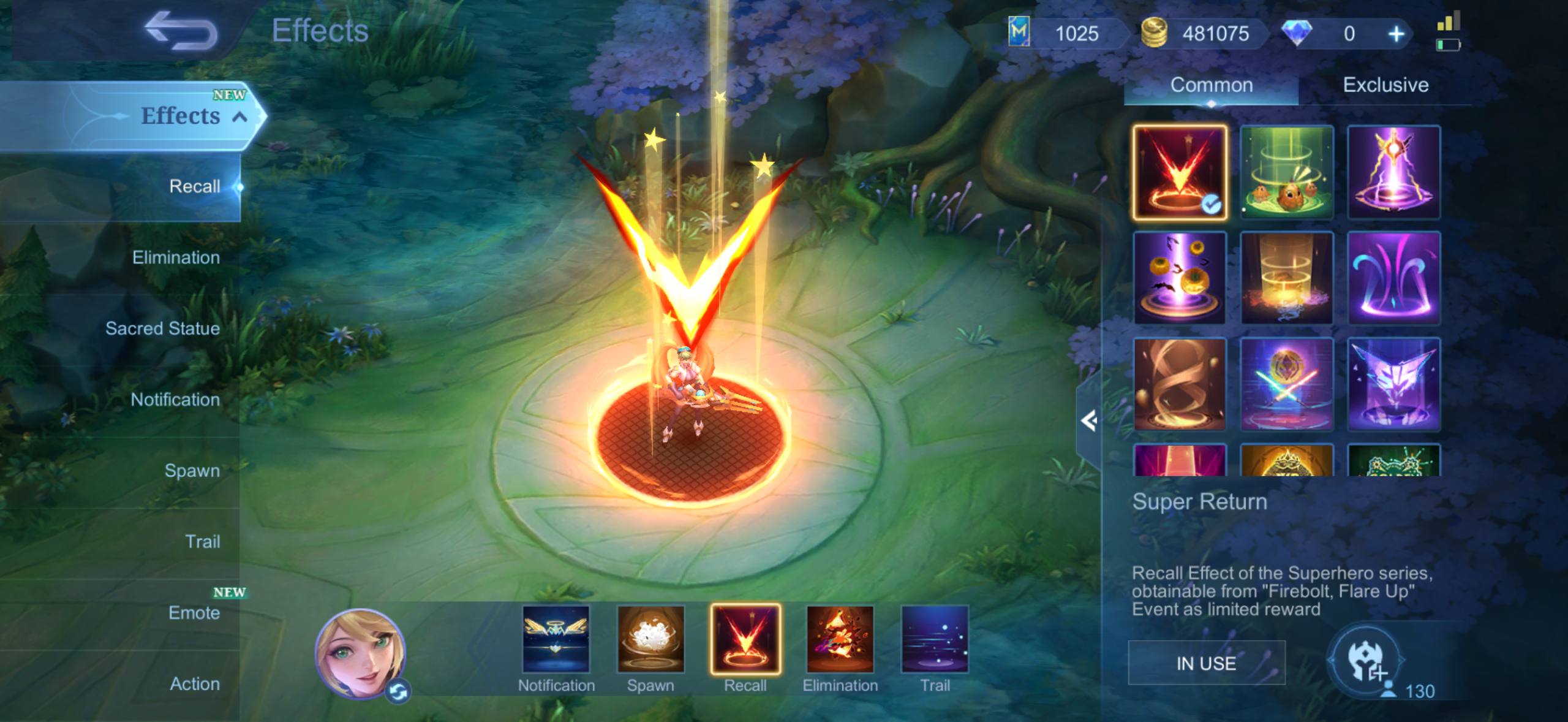
Task: Add diamonds with the plus button
Action: click(x=1396, y=34)
